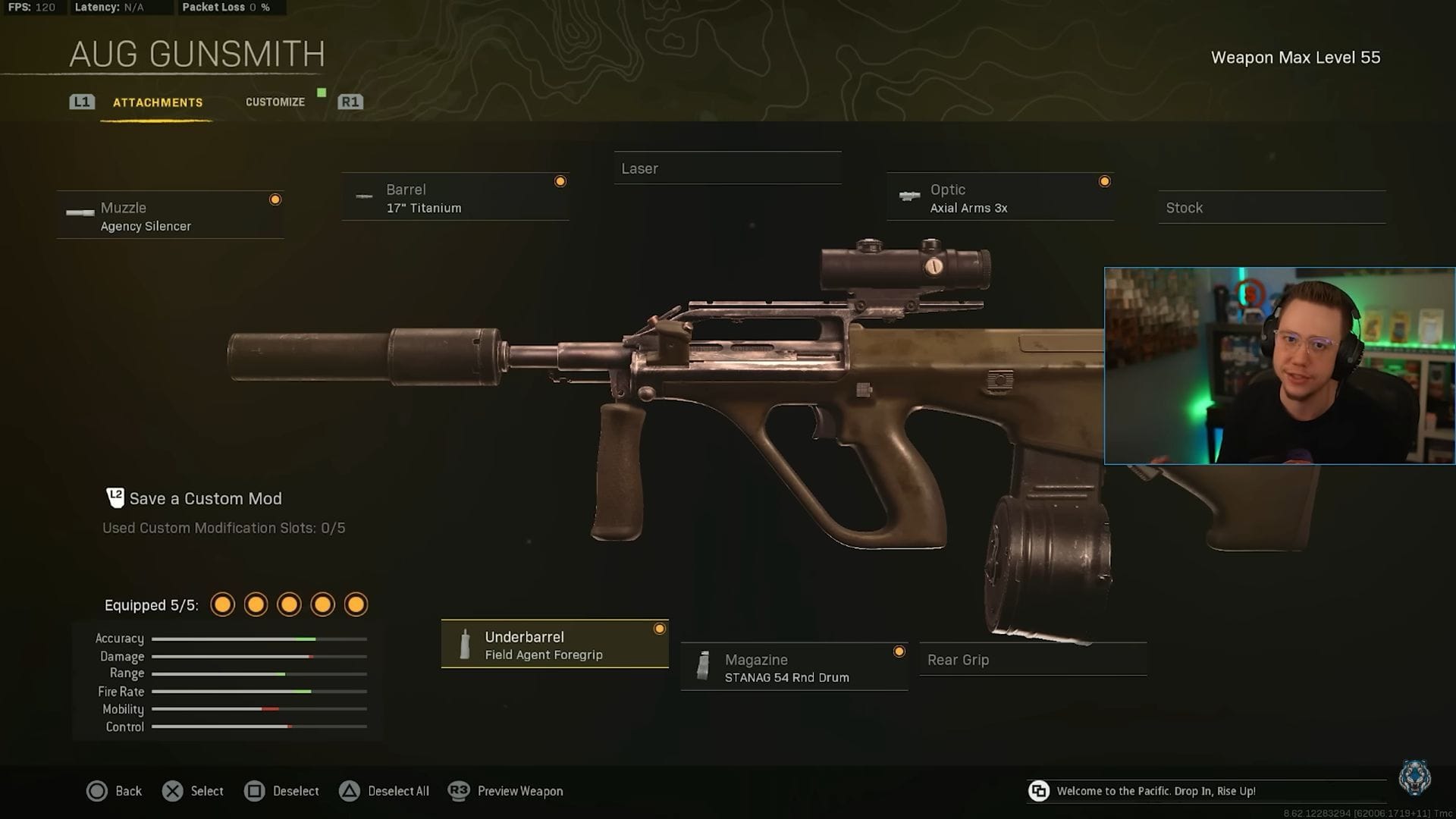Open the empty Laser attachment slot

726,168
